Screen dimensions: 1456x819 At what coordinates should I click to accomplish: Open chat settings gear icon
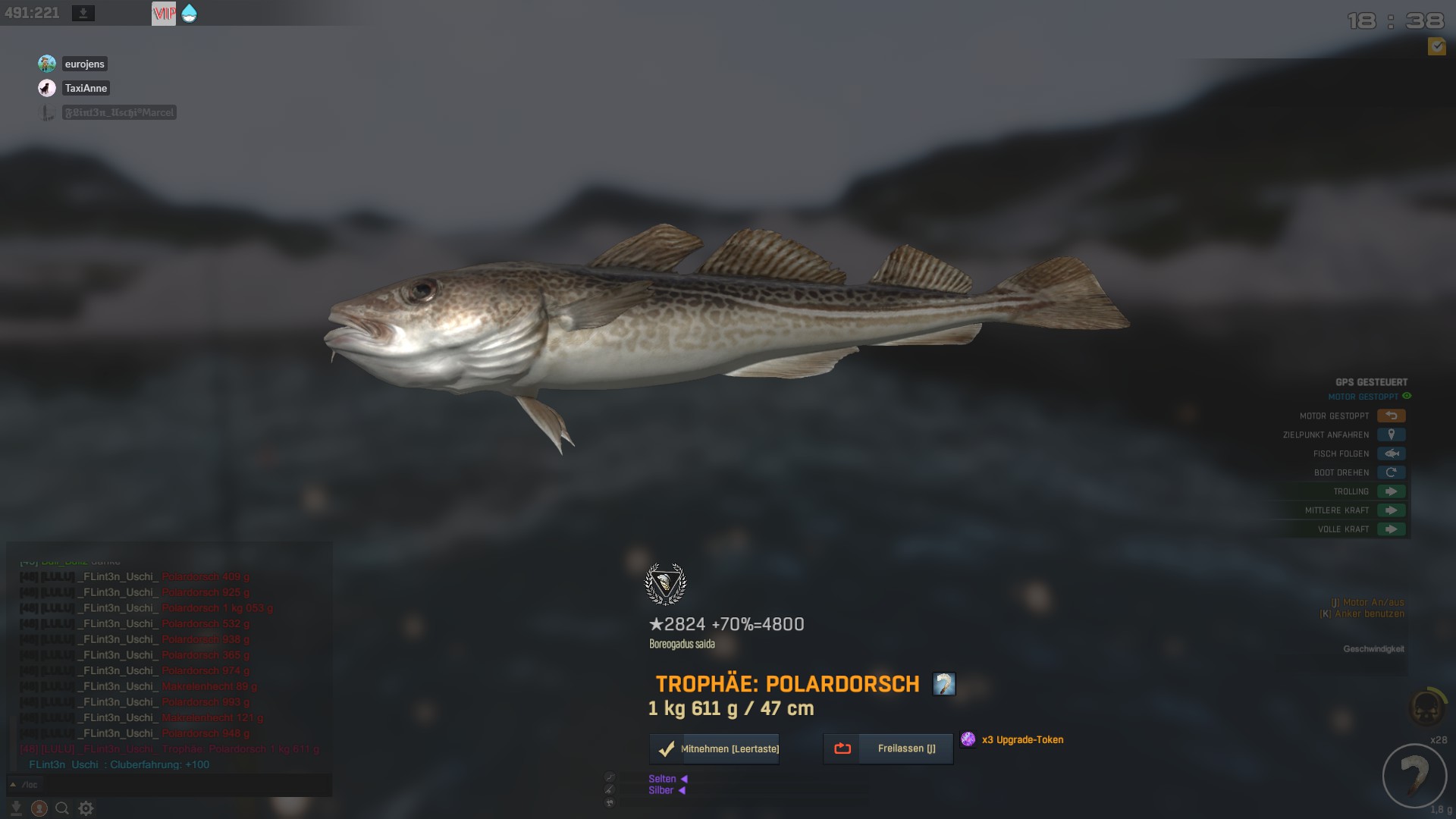click(x=86, y=808)
